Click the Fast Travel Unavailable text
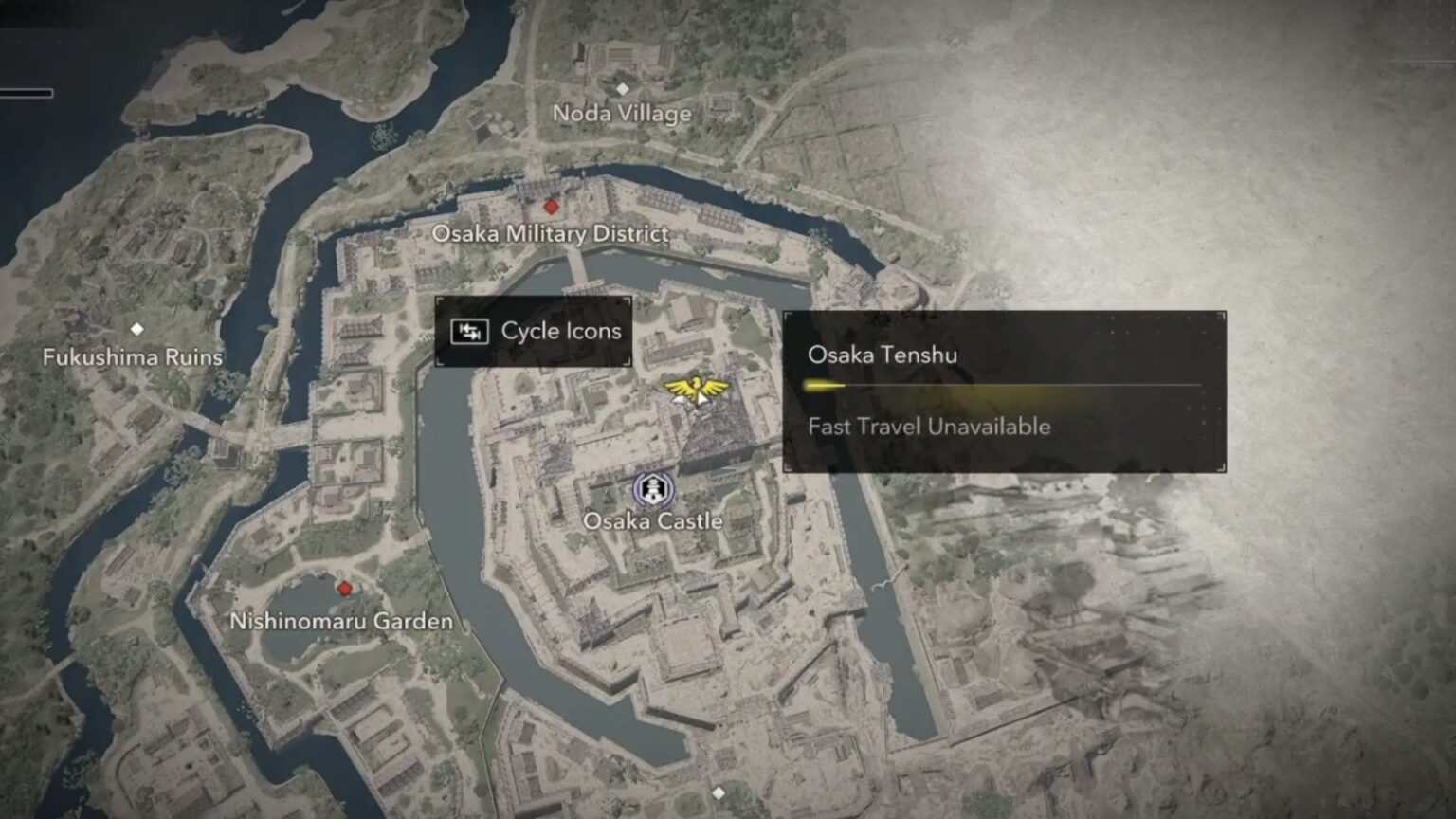Image resolution: width=1456 pixels, height=819 pixels. pos(929,427)
